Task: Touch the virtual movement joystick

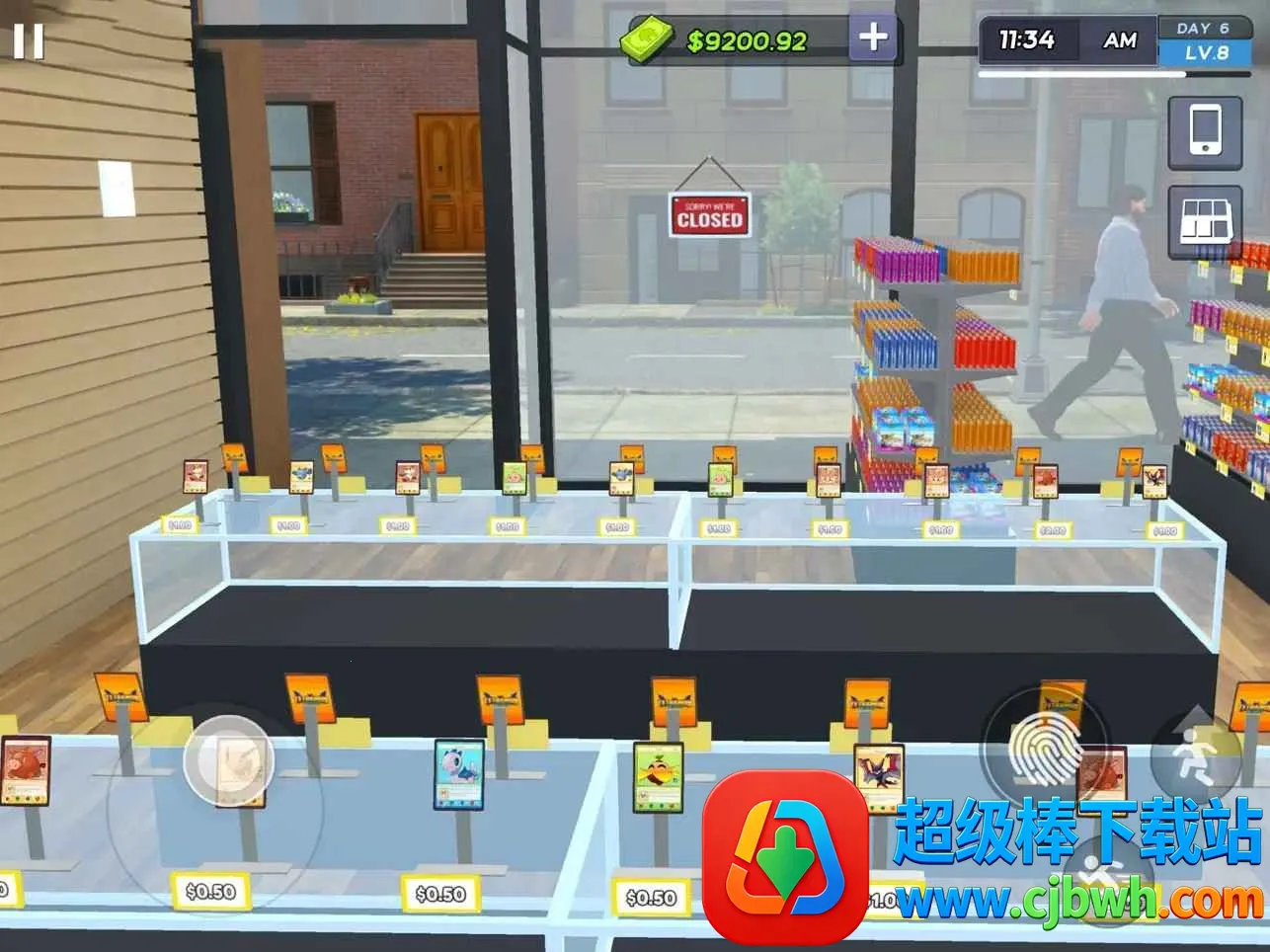Action: click(228, 760)
